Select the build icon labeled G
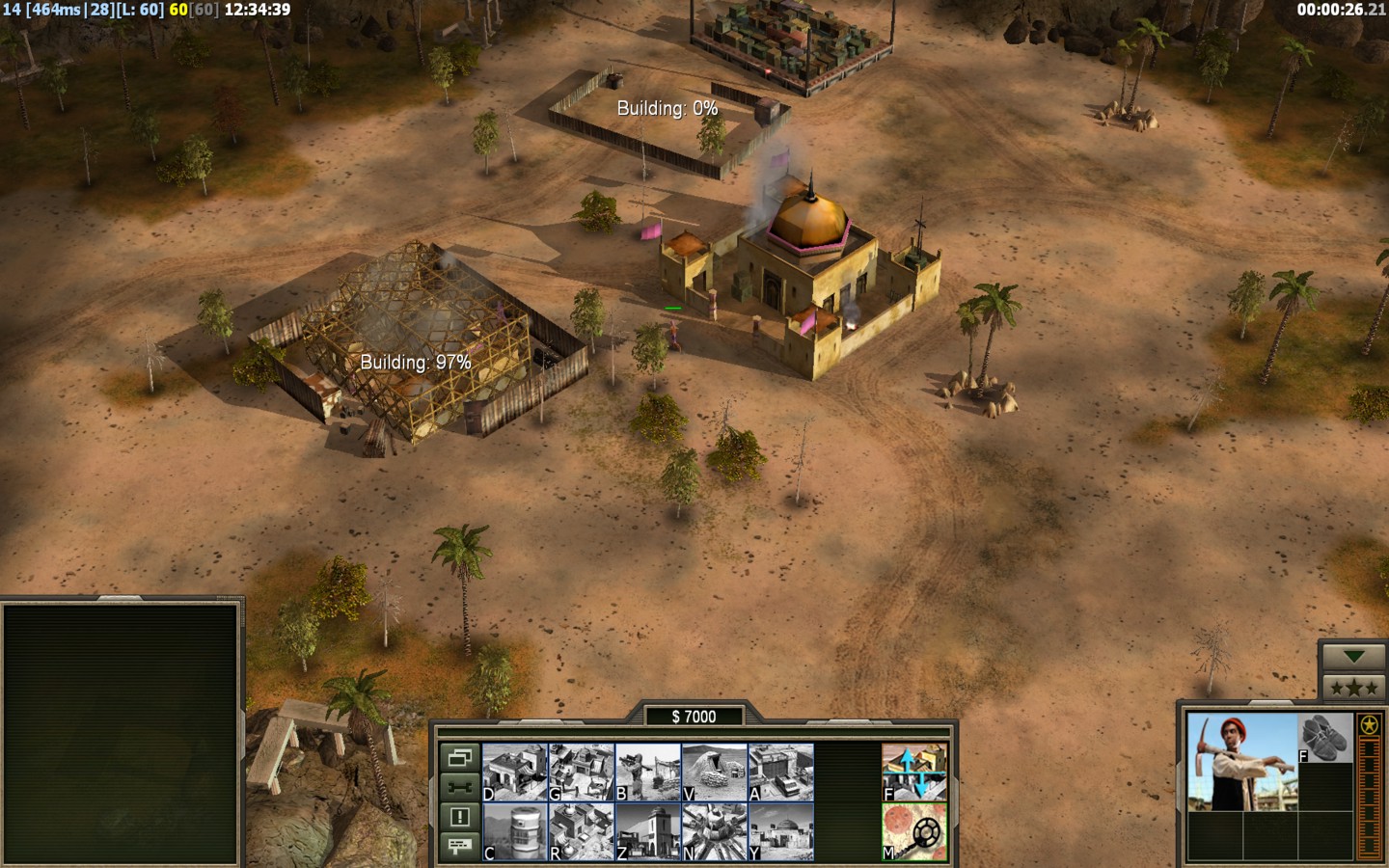 [582, 772]
